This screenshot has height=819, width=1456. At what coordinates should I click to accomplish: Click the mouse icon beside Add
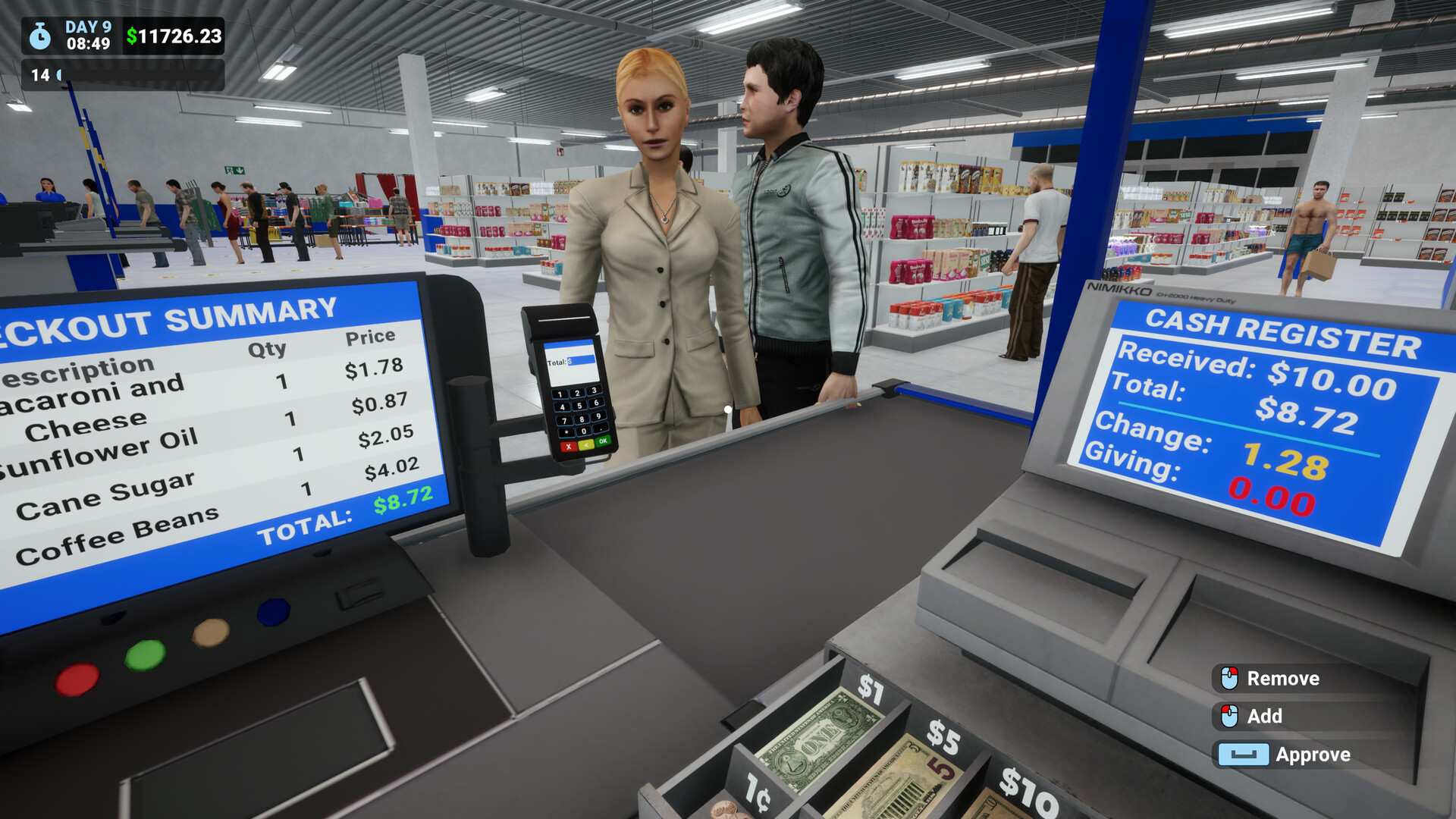coord(1228,716)
